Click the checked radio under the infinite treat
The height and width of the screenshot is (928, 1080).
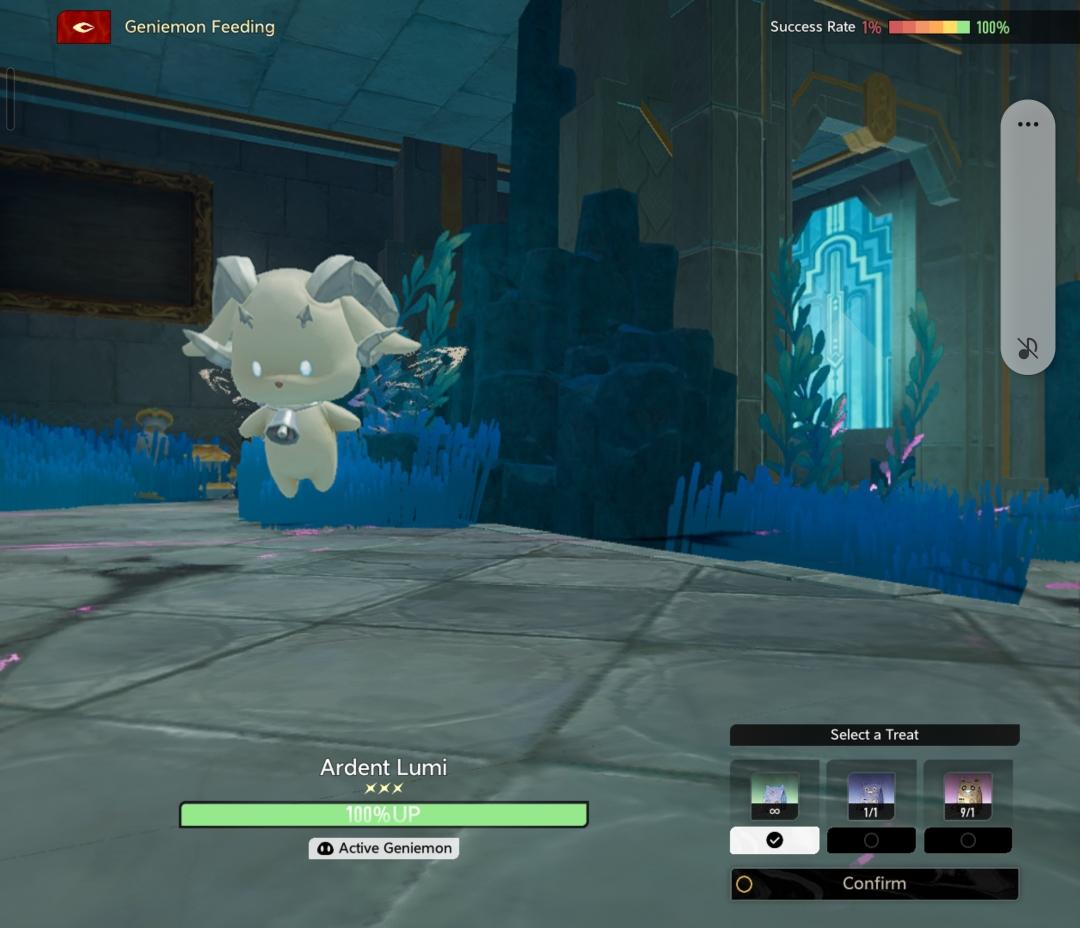click(775, 841)
